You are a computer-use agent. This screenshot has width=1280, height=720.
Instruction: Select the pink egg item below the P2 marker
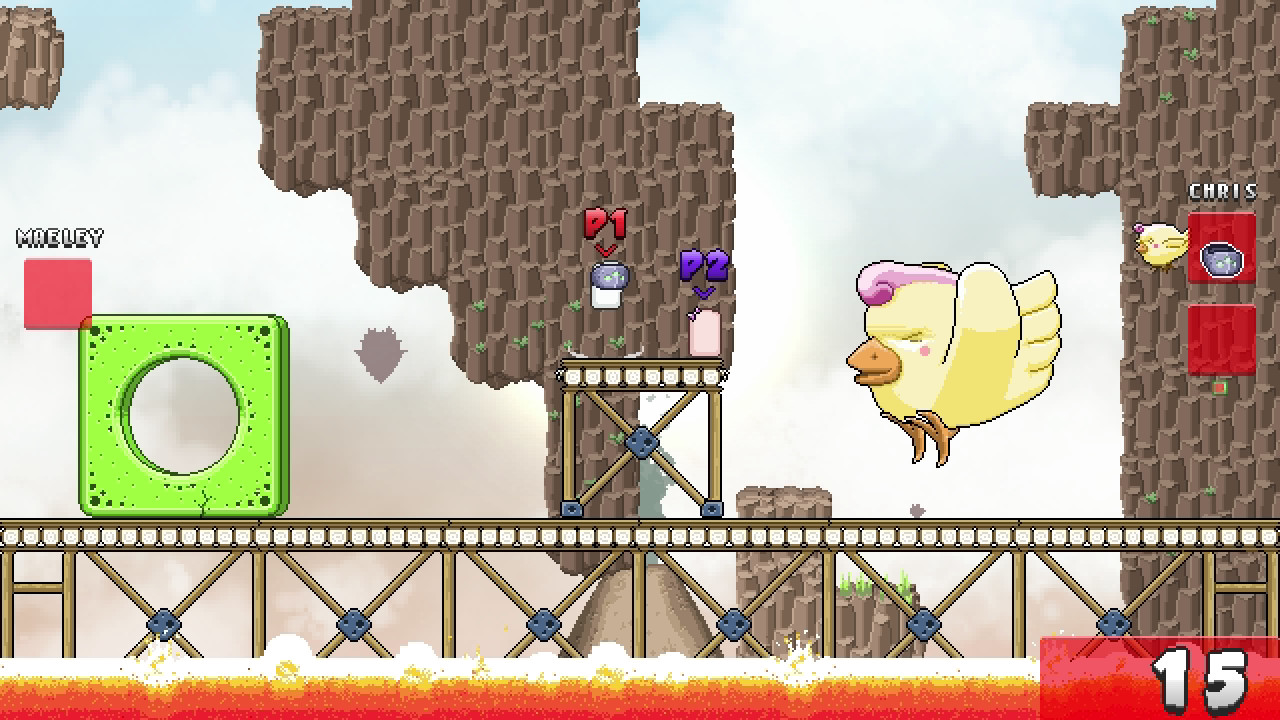pyautogui.click(x=703, y=332)
